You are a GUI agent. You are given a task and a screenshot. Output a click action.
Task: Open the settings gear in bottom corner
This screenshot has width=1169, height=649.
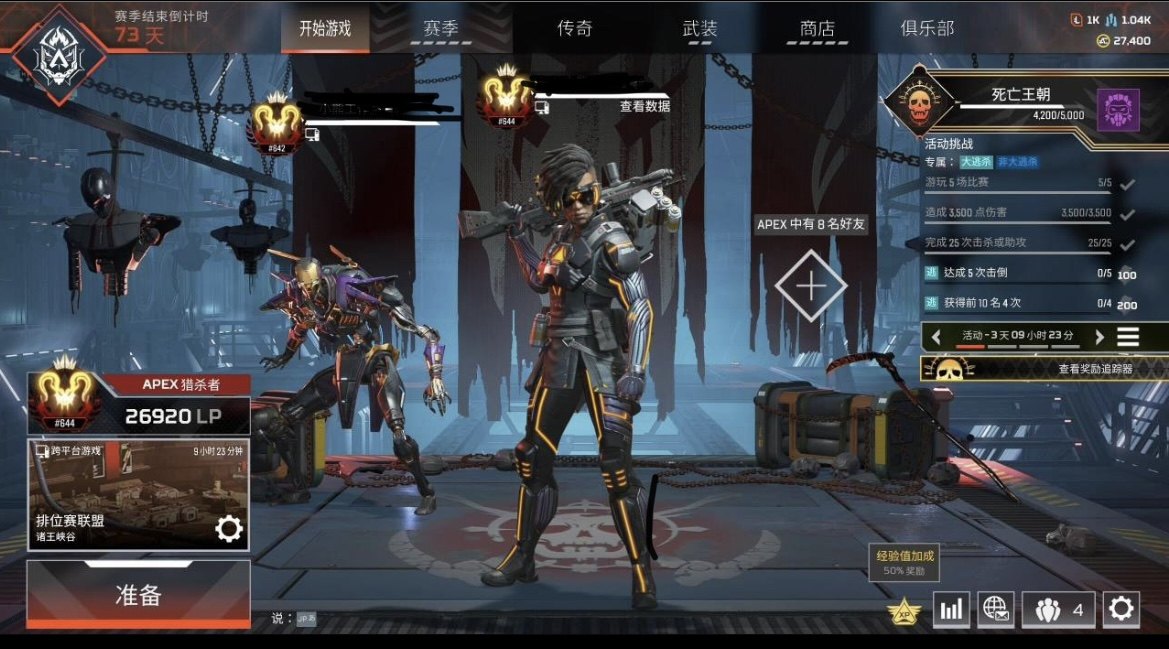click(x=1121, y=608)
